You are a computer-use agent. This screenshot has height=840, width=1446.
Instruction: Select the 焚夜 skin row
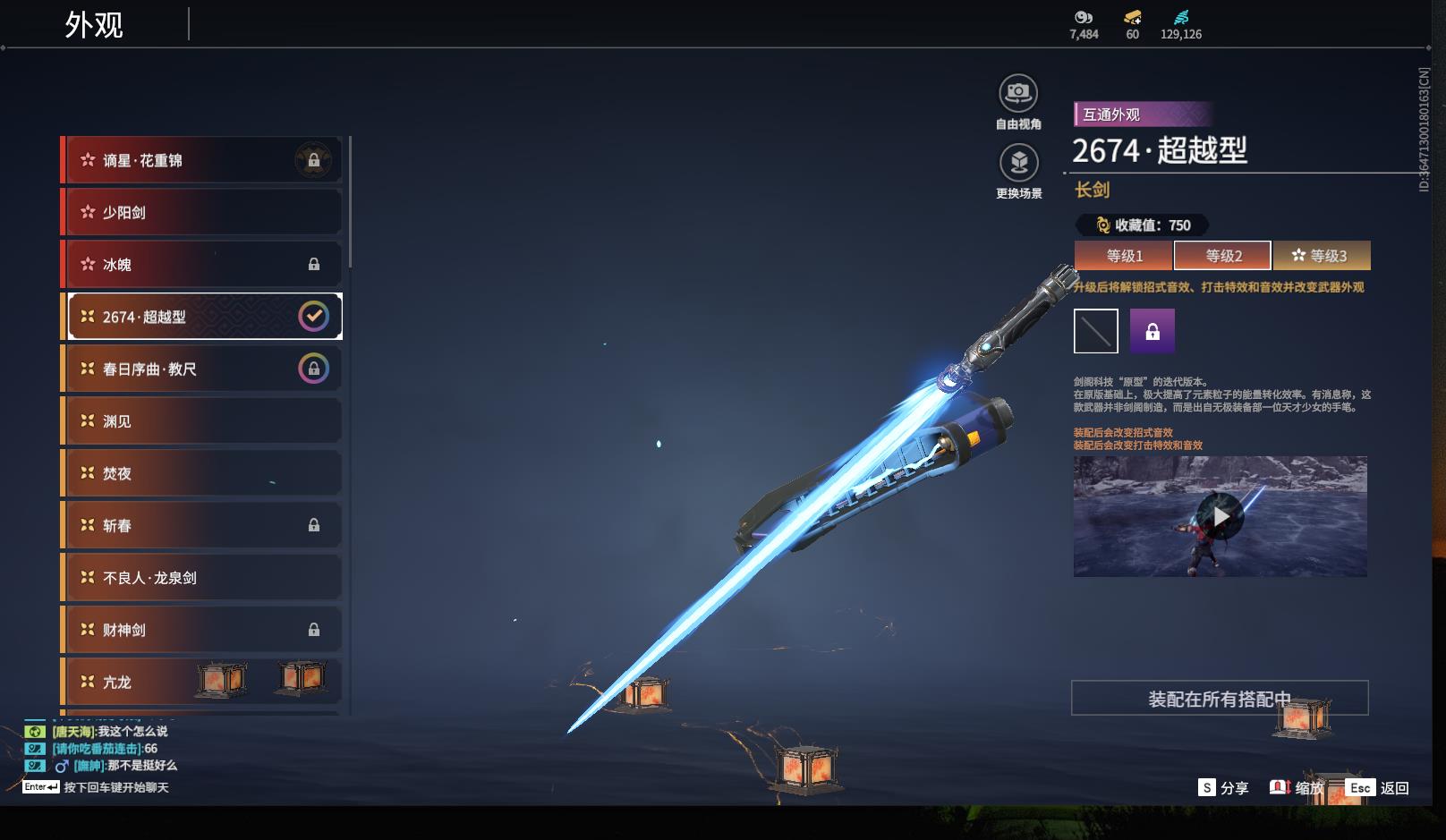click(x=201, y=473)
